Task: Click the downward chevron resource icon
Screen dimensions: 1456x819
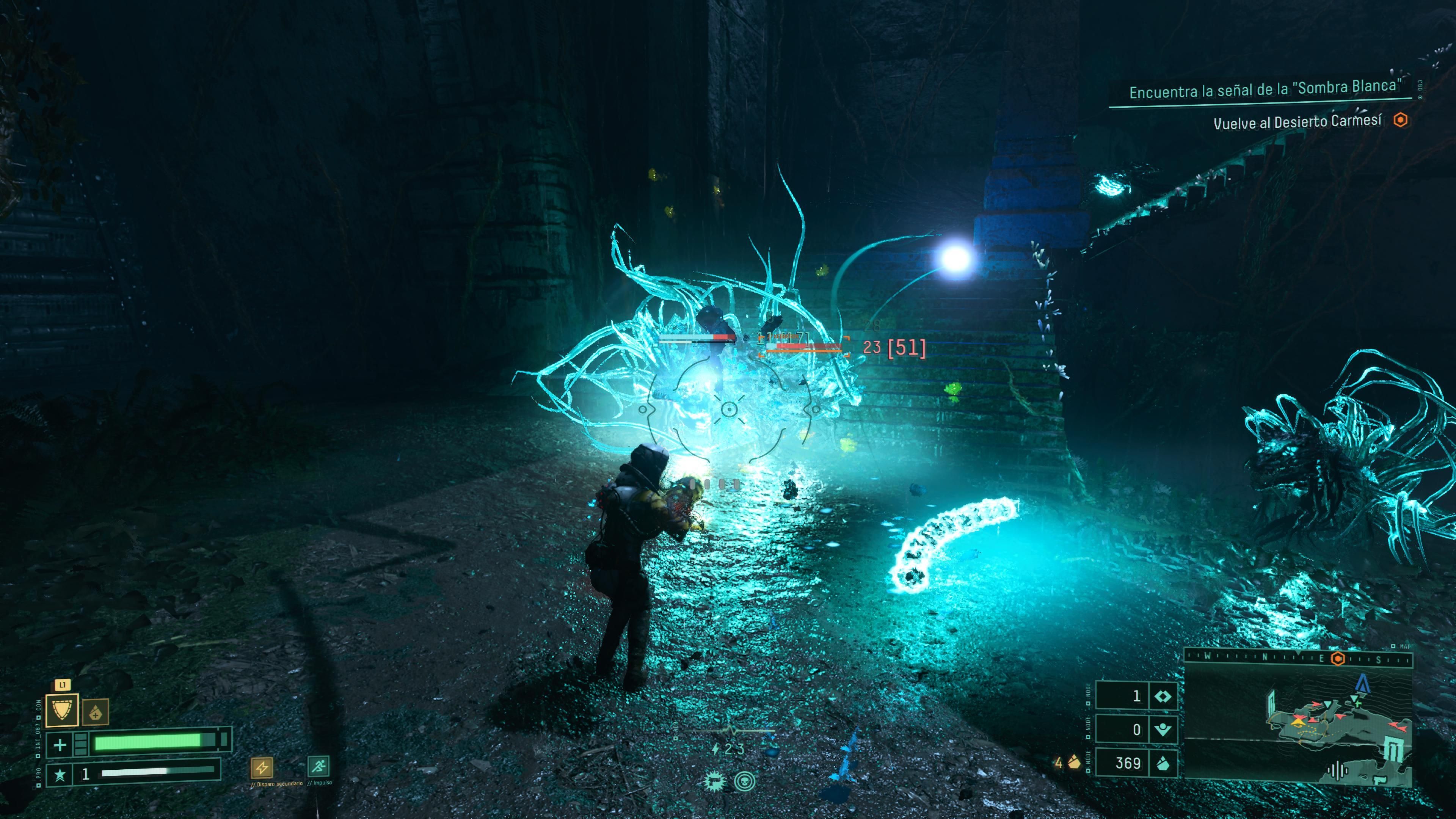Action: pos(1162,730)
